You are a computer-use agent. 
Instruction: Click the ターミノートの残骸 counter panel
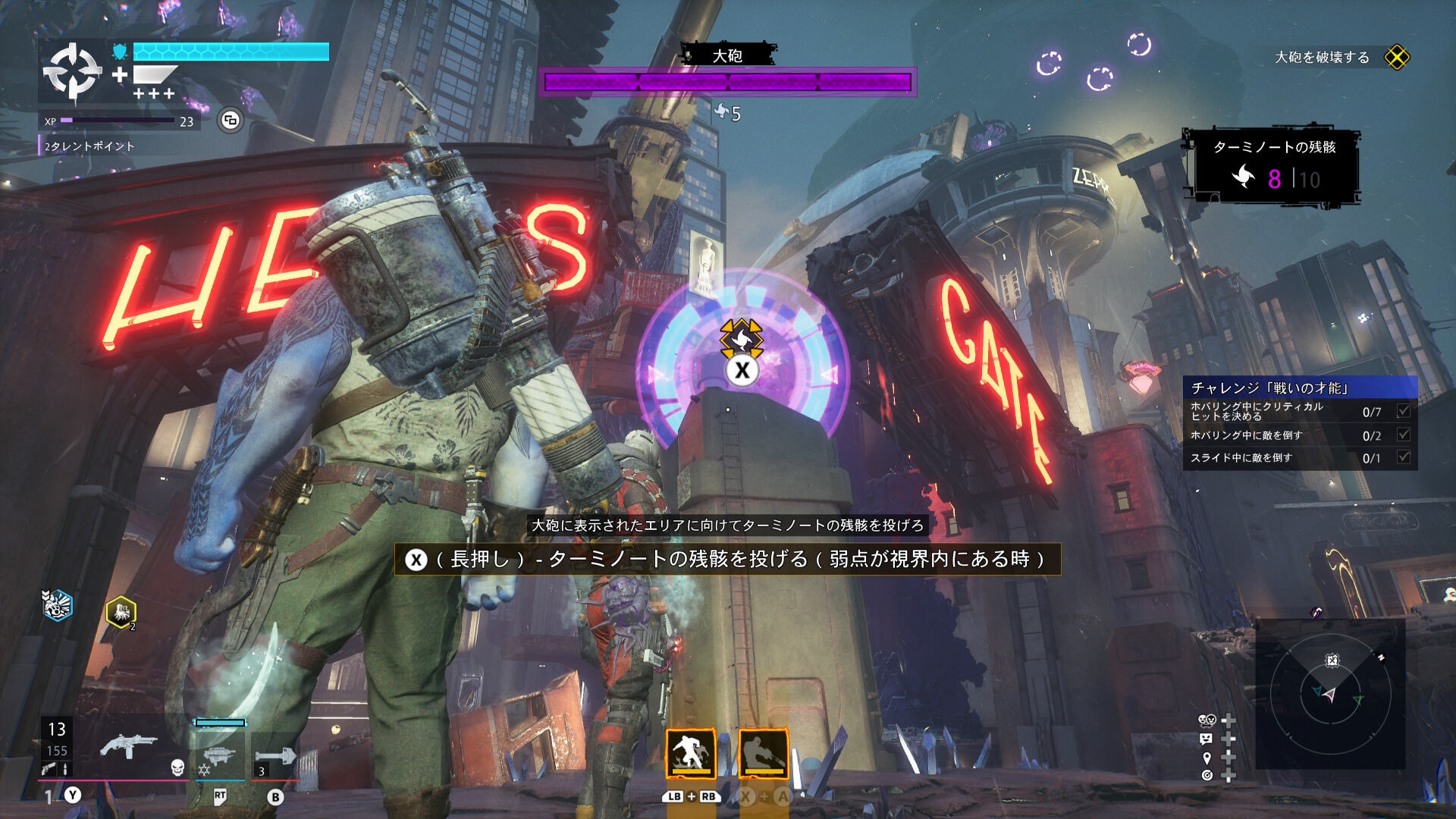(1273, 166)
